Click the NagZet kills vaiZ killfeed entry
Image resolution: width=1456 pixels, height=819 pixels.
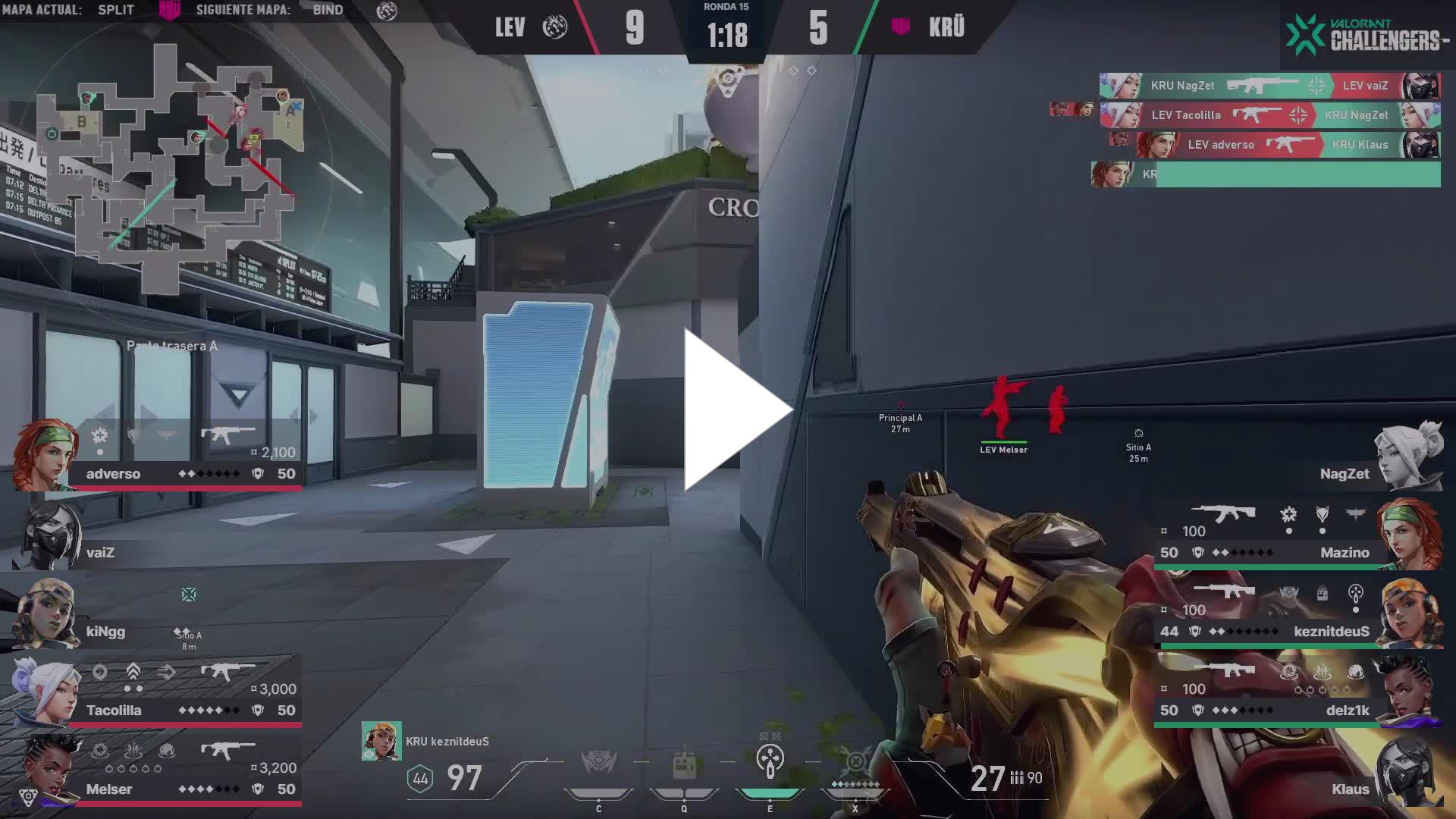pyautogui.click(x=1269, y=86)
